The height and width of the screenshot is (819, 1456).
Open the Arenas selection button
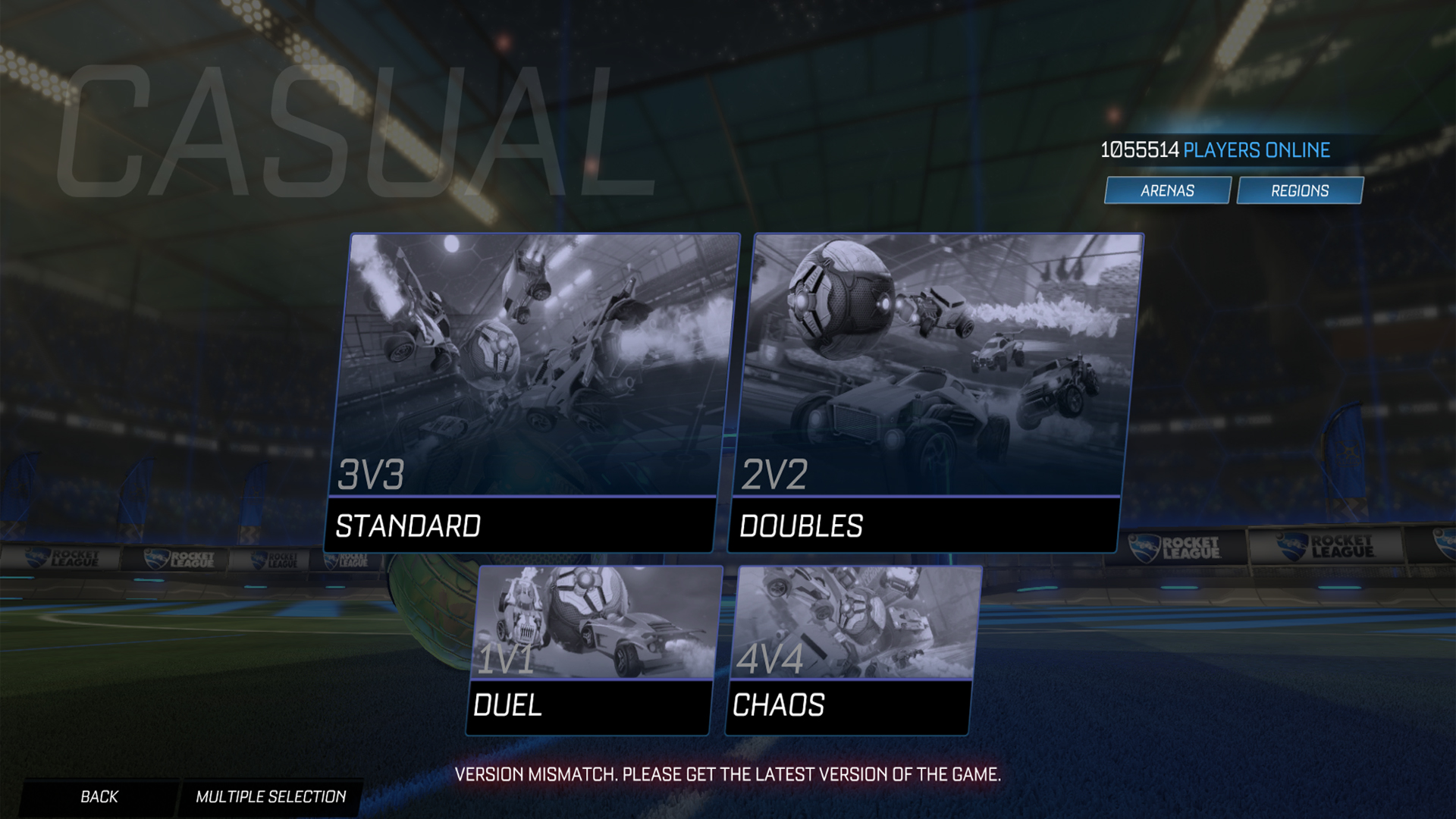point(1167,191)
